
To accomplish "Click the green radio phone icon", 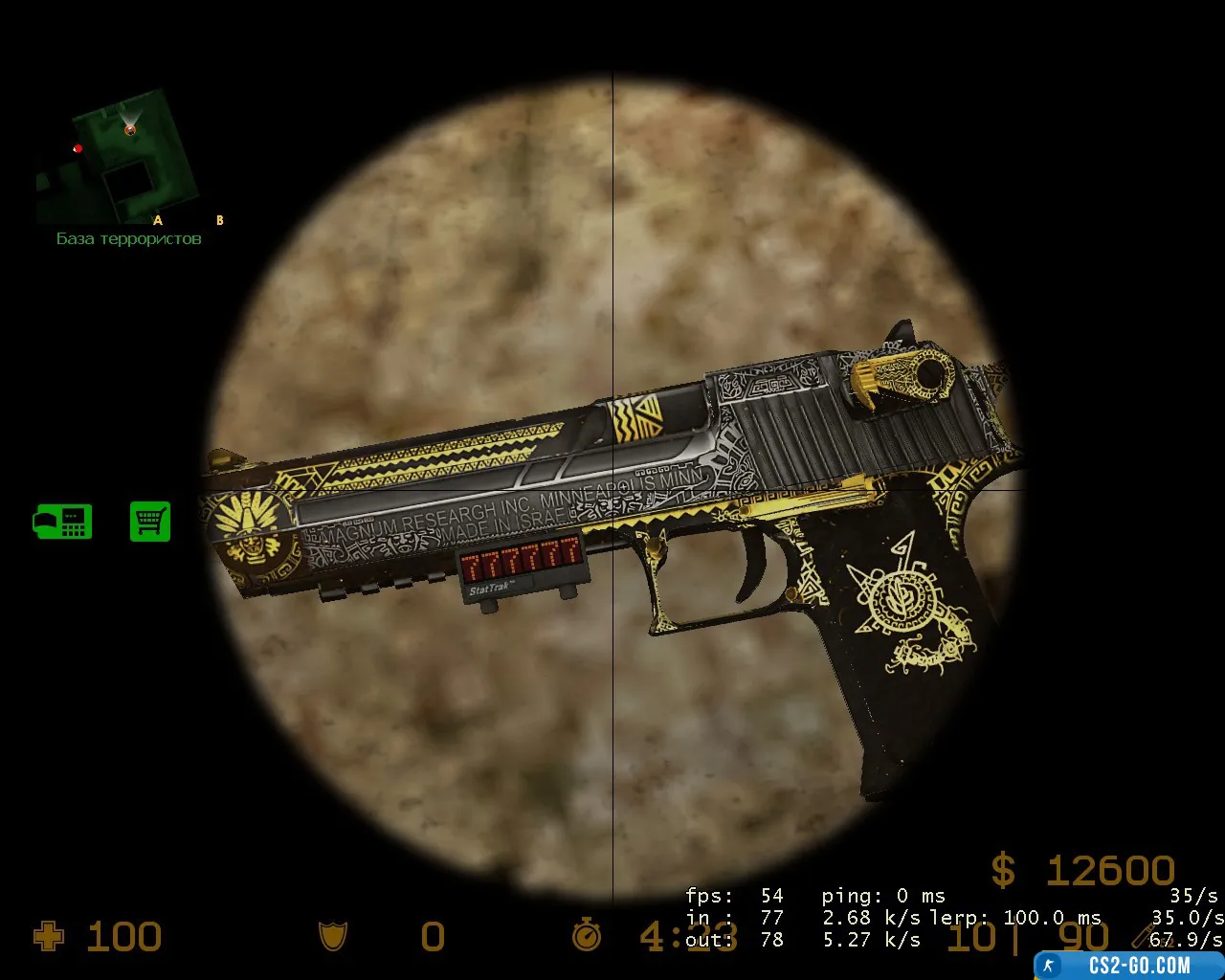I will [63, 522].
